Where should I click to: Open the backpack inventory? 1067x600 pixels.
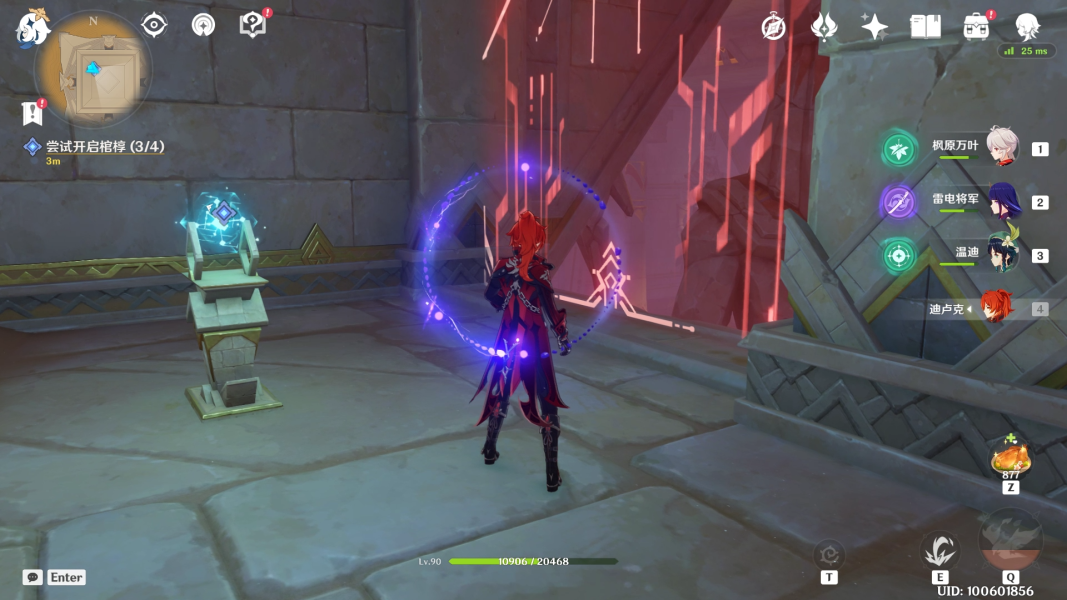976,27
